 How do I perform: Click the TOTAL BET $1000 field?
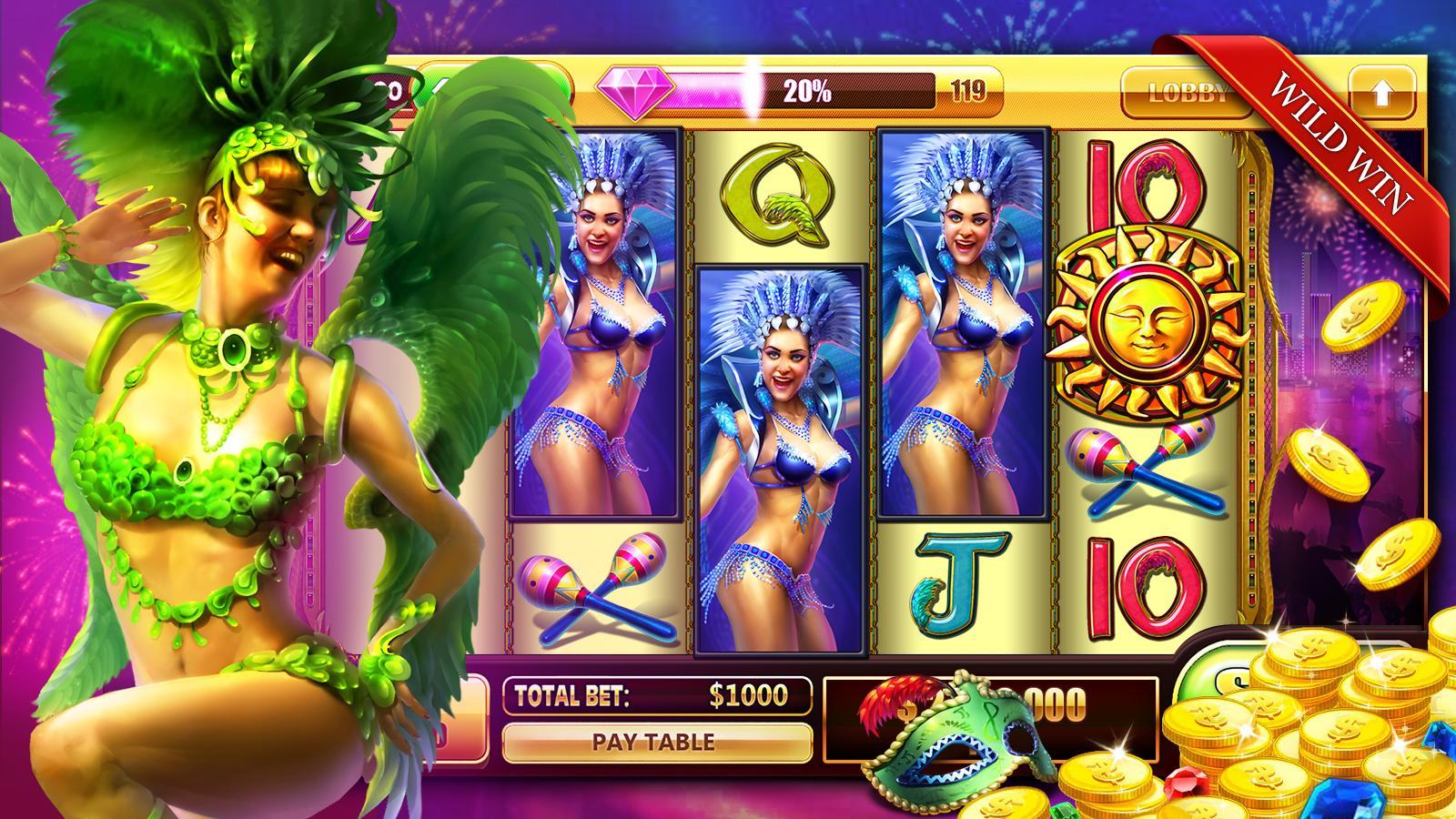coord(657,695)
